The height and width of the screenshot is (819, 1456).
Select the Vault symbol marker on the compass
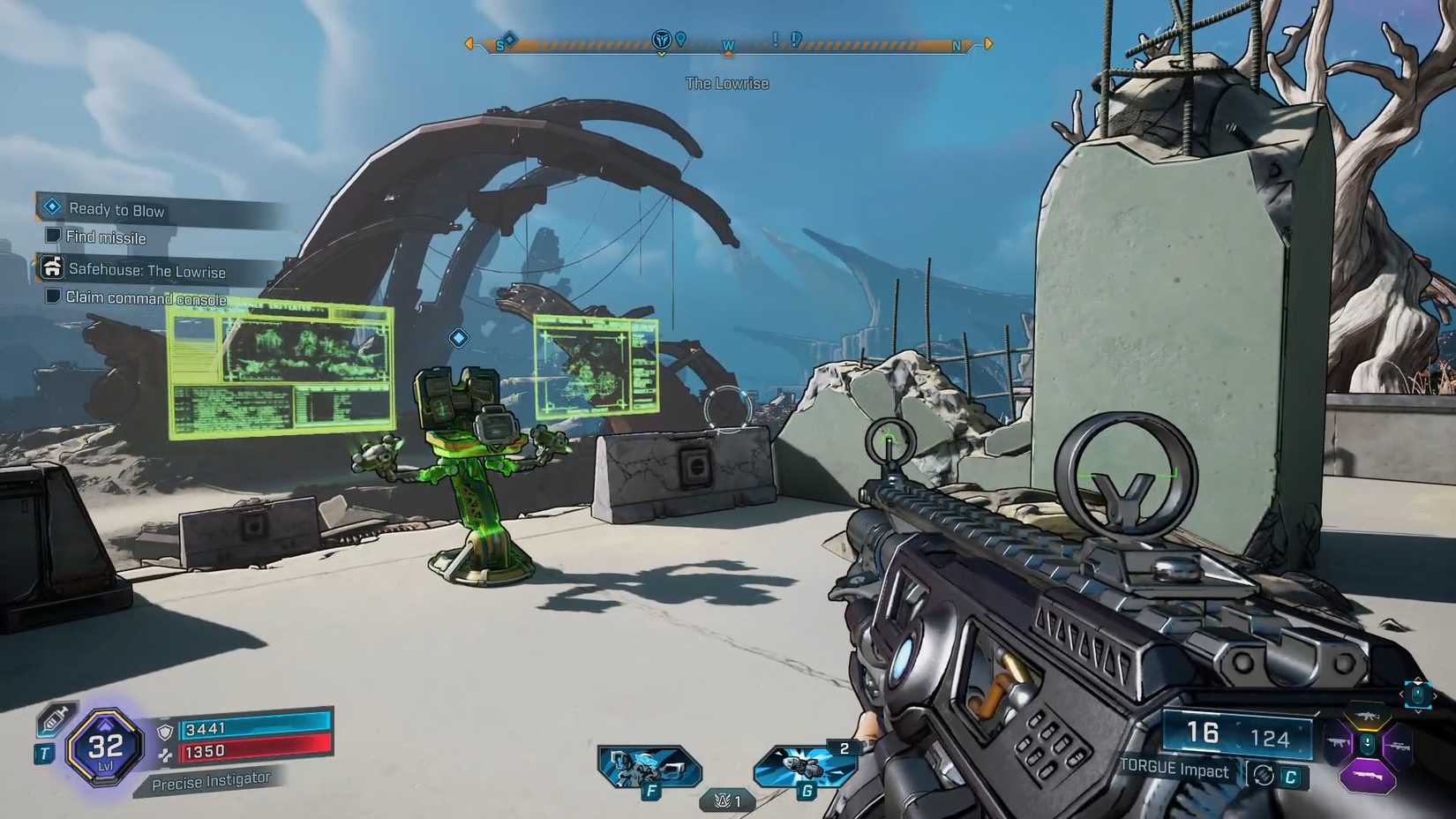(x=660, y=40)
